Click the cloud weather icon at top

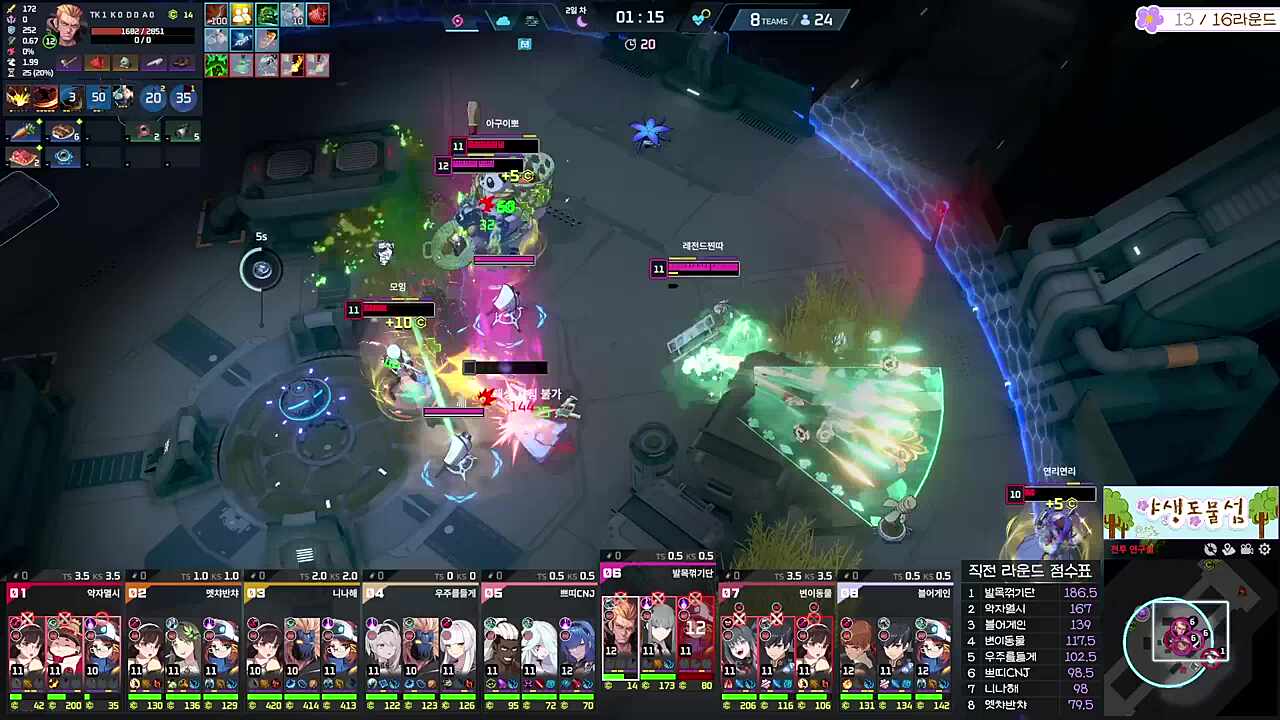click(x=503, y=21)
